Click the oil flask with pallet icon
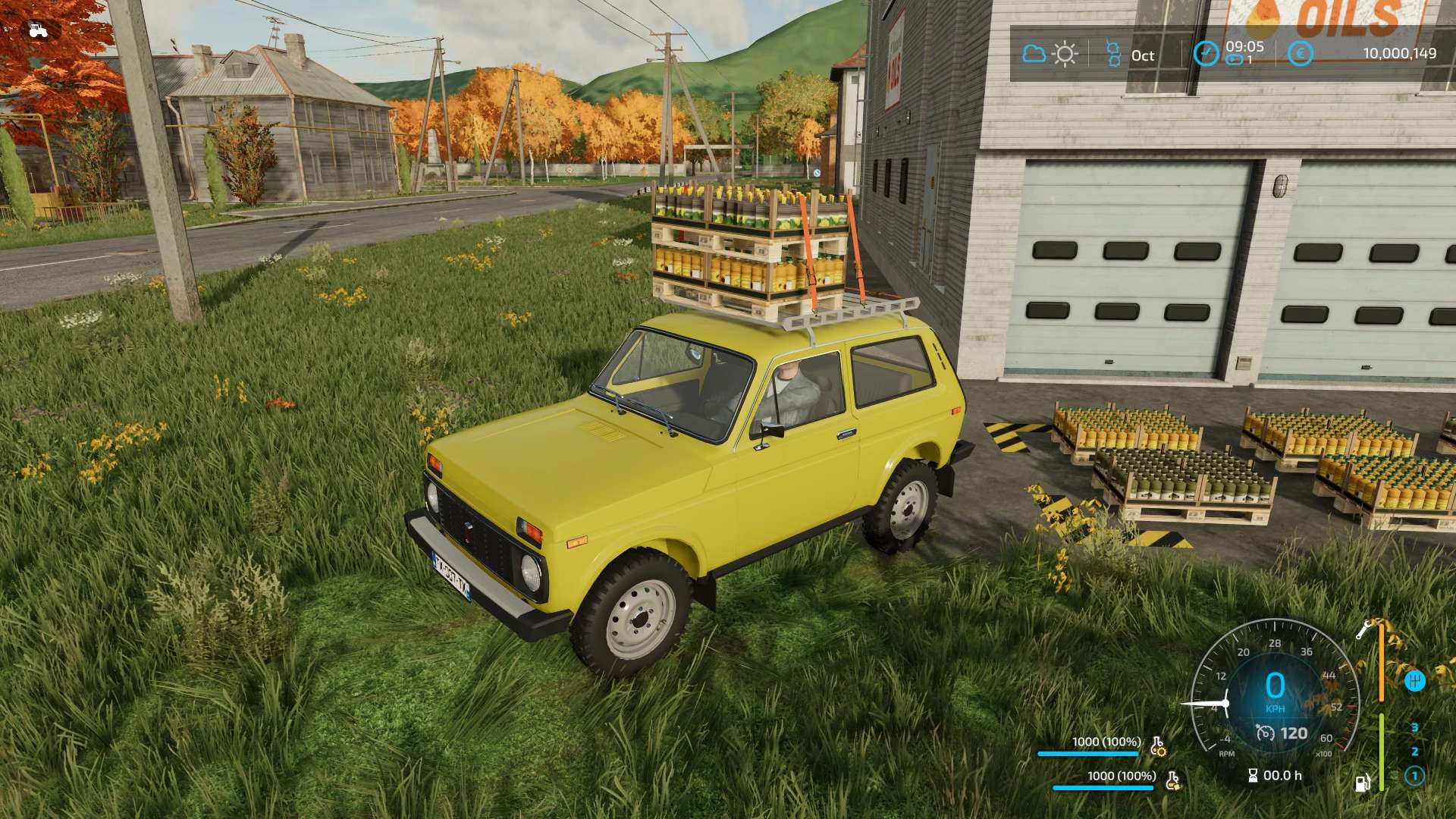The height and width of the screenshot is (819, 1456). [1172, 780]
